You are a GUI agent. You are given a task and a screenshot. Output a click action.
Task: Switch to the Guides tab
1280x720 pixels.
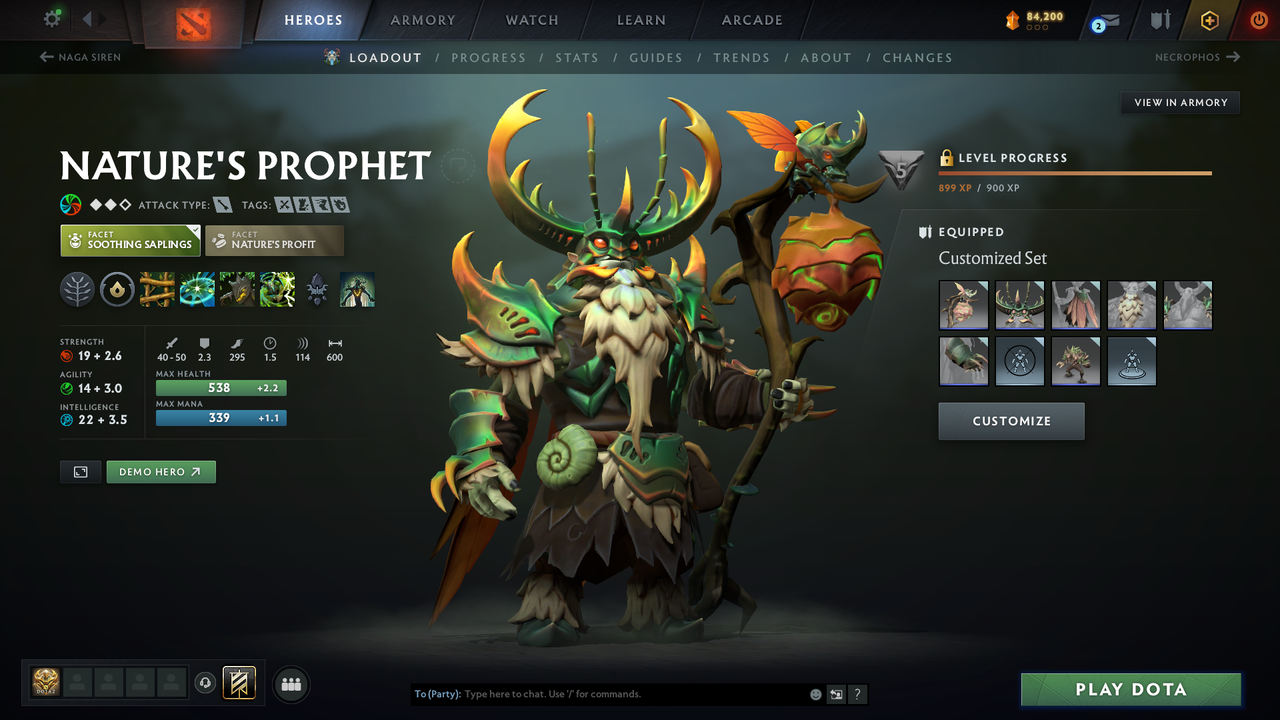click(x=656, y=58)
